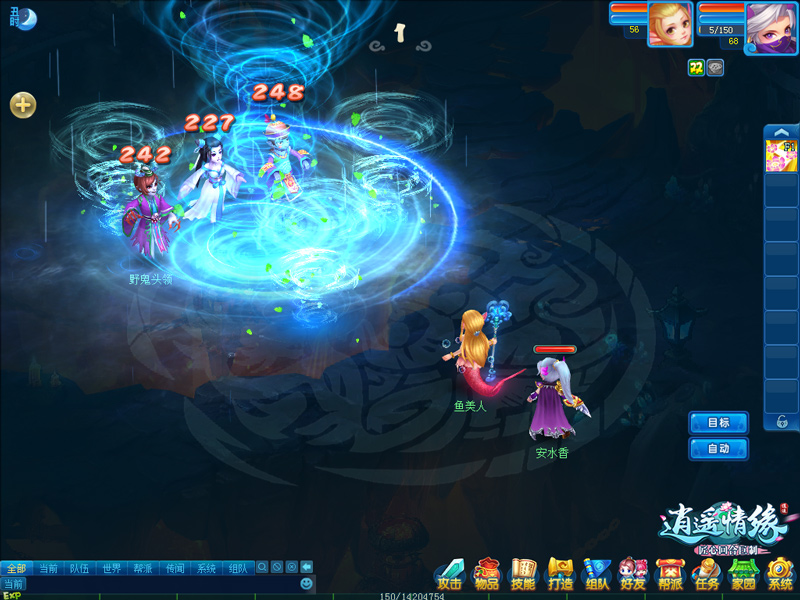Switch chat to the 帮派 tab

[143, 568]
